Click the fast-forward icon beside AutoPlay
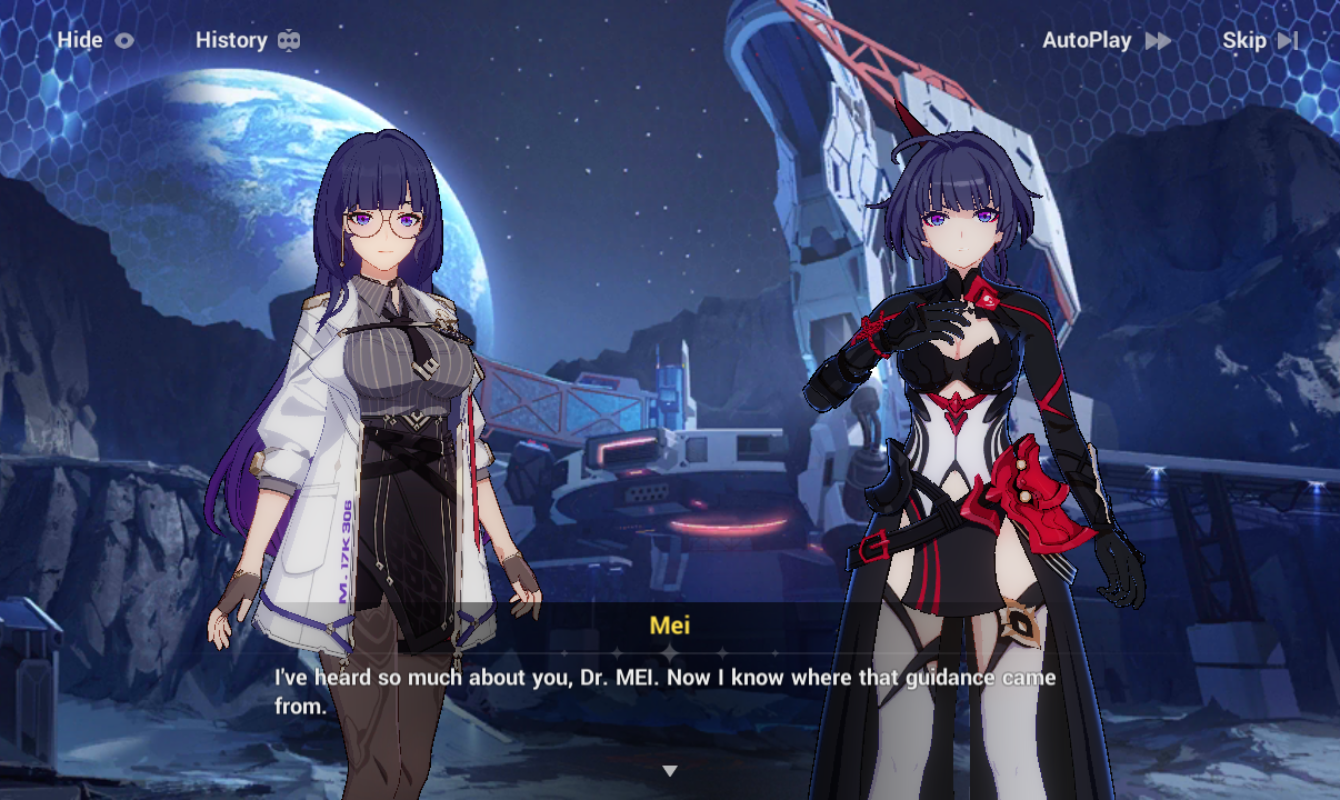Image resolution: width=1340 pixels, height=800 pixels. [x=1160, y=40]
